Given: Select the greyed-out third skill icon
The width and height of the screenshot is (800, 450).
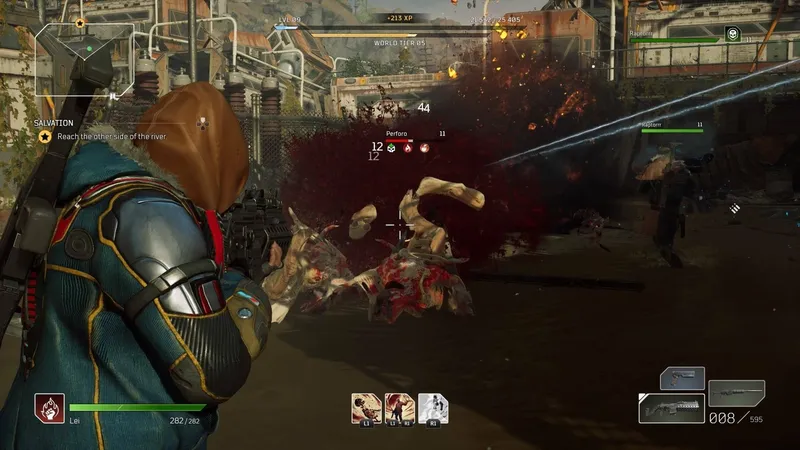Looking at the screenshot, I should [433, 407].
